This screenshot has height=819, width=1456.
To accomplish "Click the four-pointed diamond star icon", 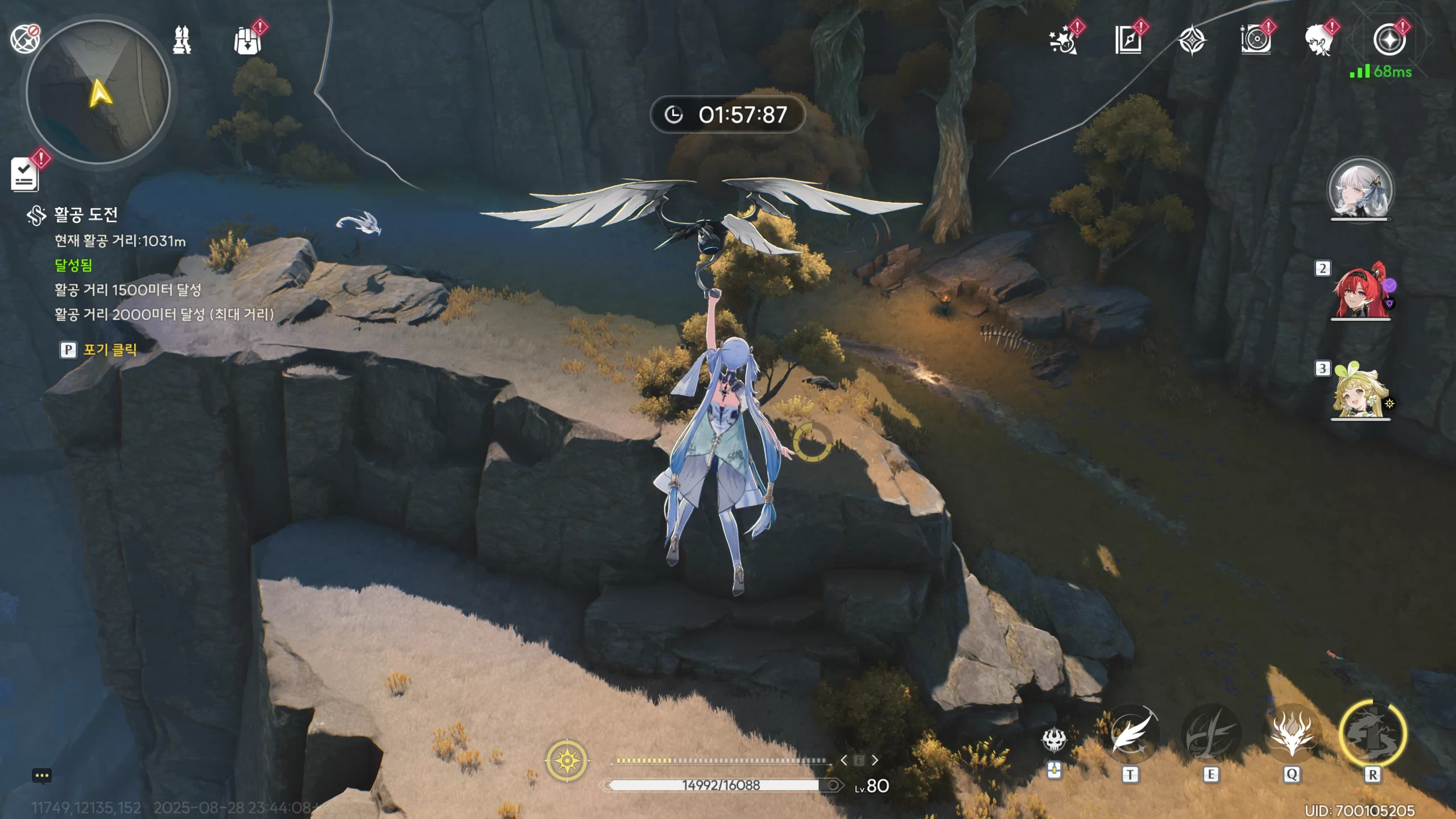I will (1192, 41).
